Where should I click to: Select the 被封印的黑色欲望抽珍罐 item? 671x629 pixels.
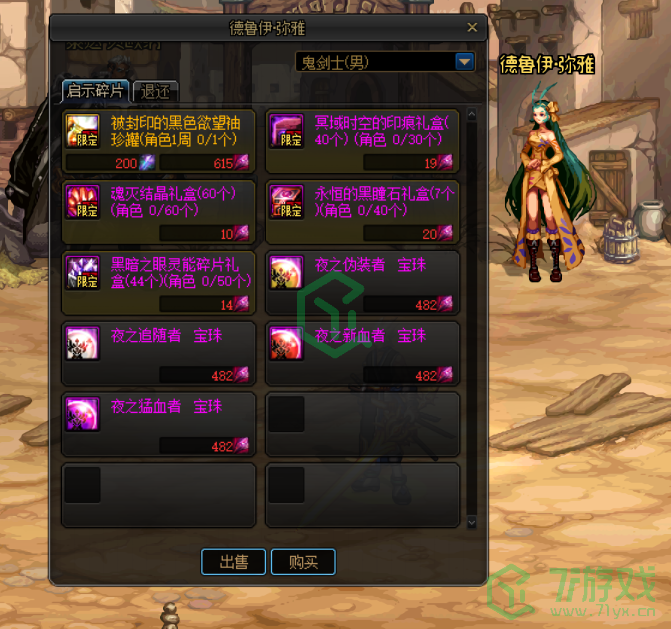(158, 141)
